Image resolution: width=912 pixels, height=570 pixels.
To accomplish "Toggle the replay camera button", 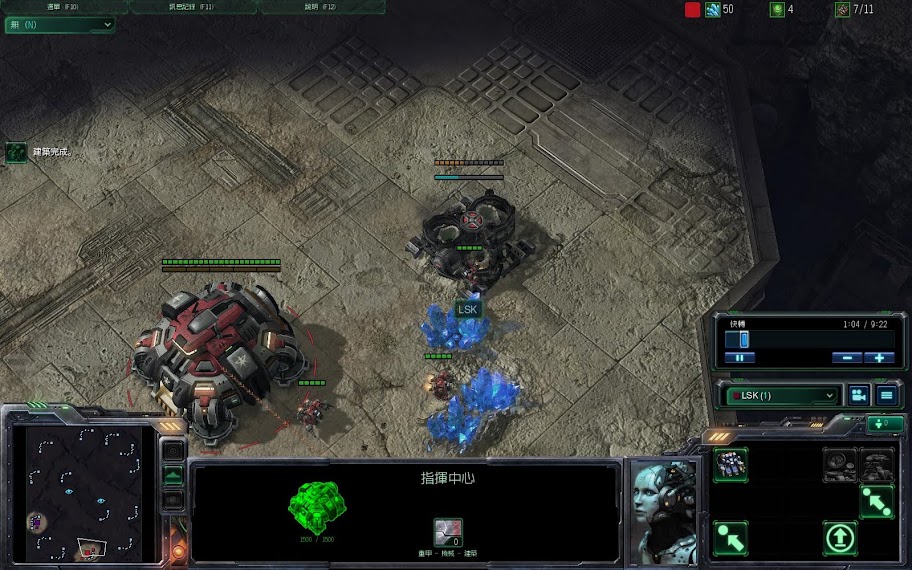I will (x=858, y=395).
